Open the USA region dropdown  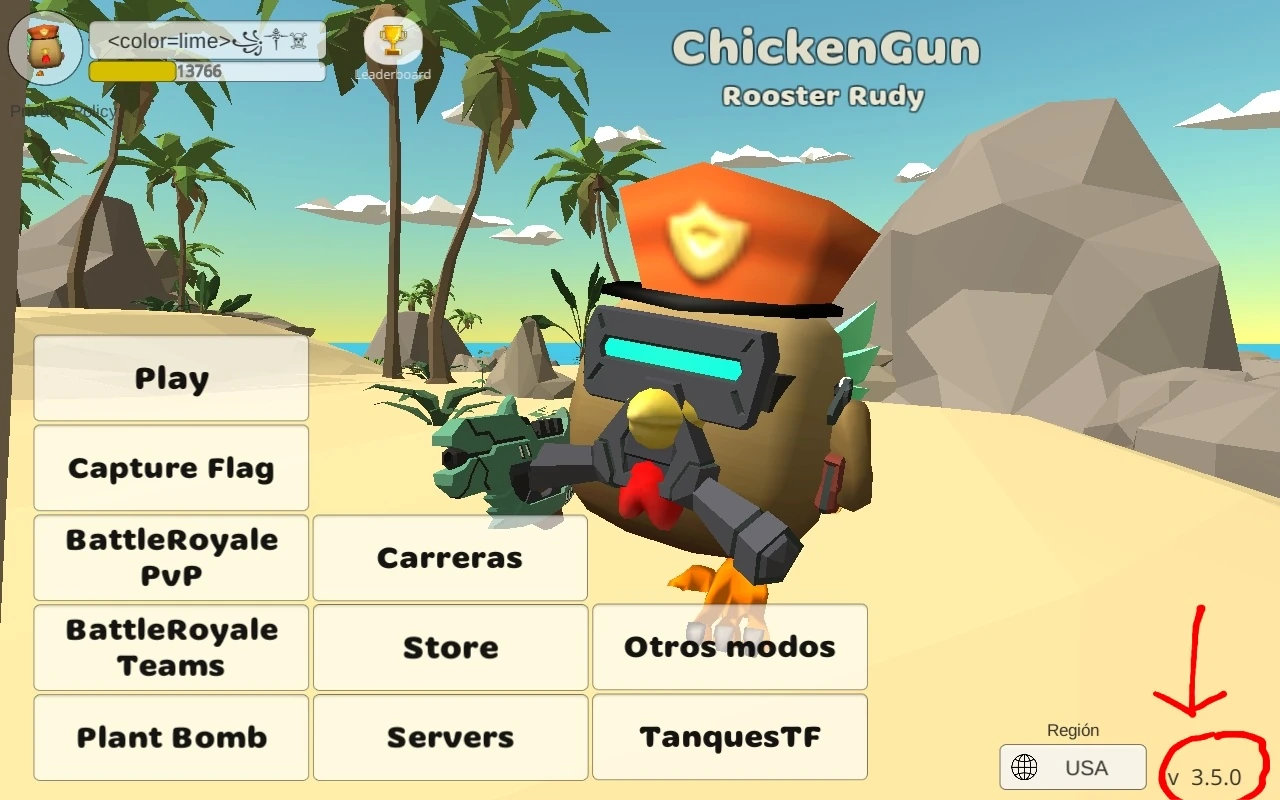[1072, 767]
